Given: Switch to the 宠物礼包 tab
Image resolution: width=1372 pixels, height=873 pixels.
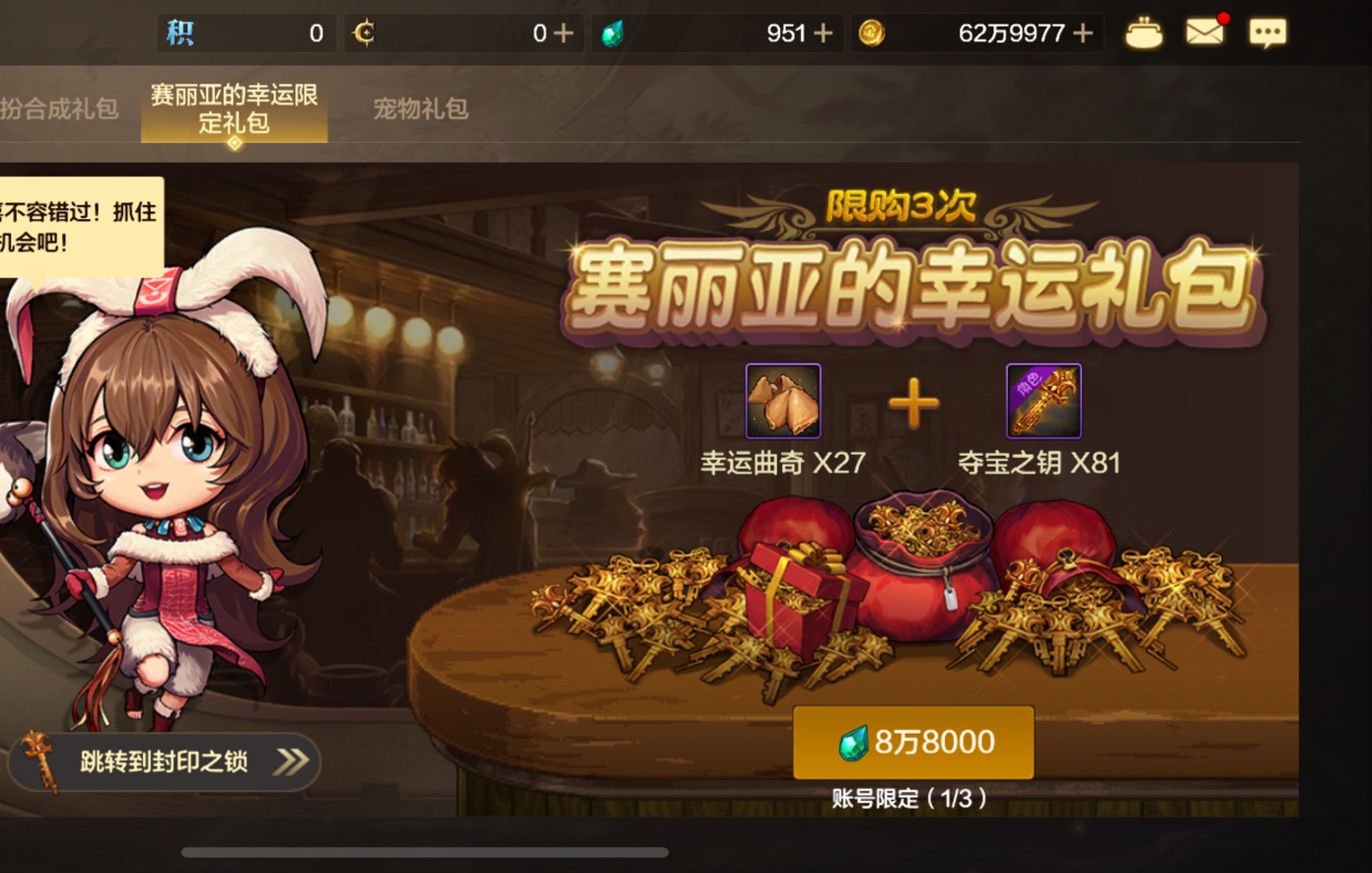Looking at the screenshot, I should 423,109.
